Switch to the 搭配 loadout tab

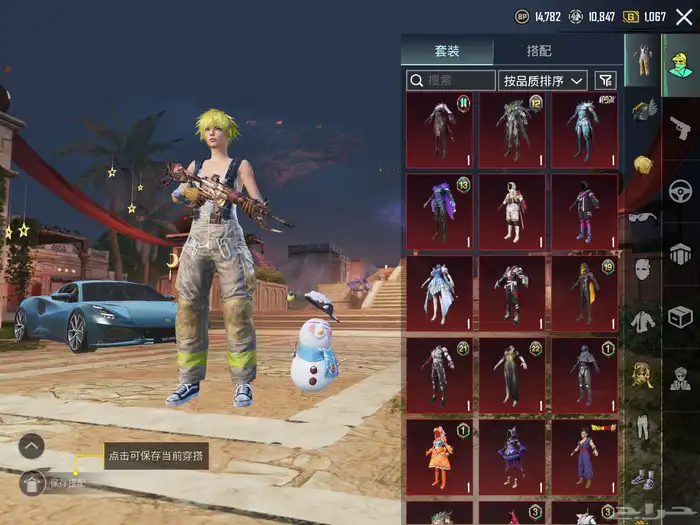(539, 51)
